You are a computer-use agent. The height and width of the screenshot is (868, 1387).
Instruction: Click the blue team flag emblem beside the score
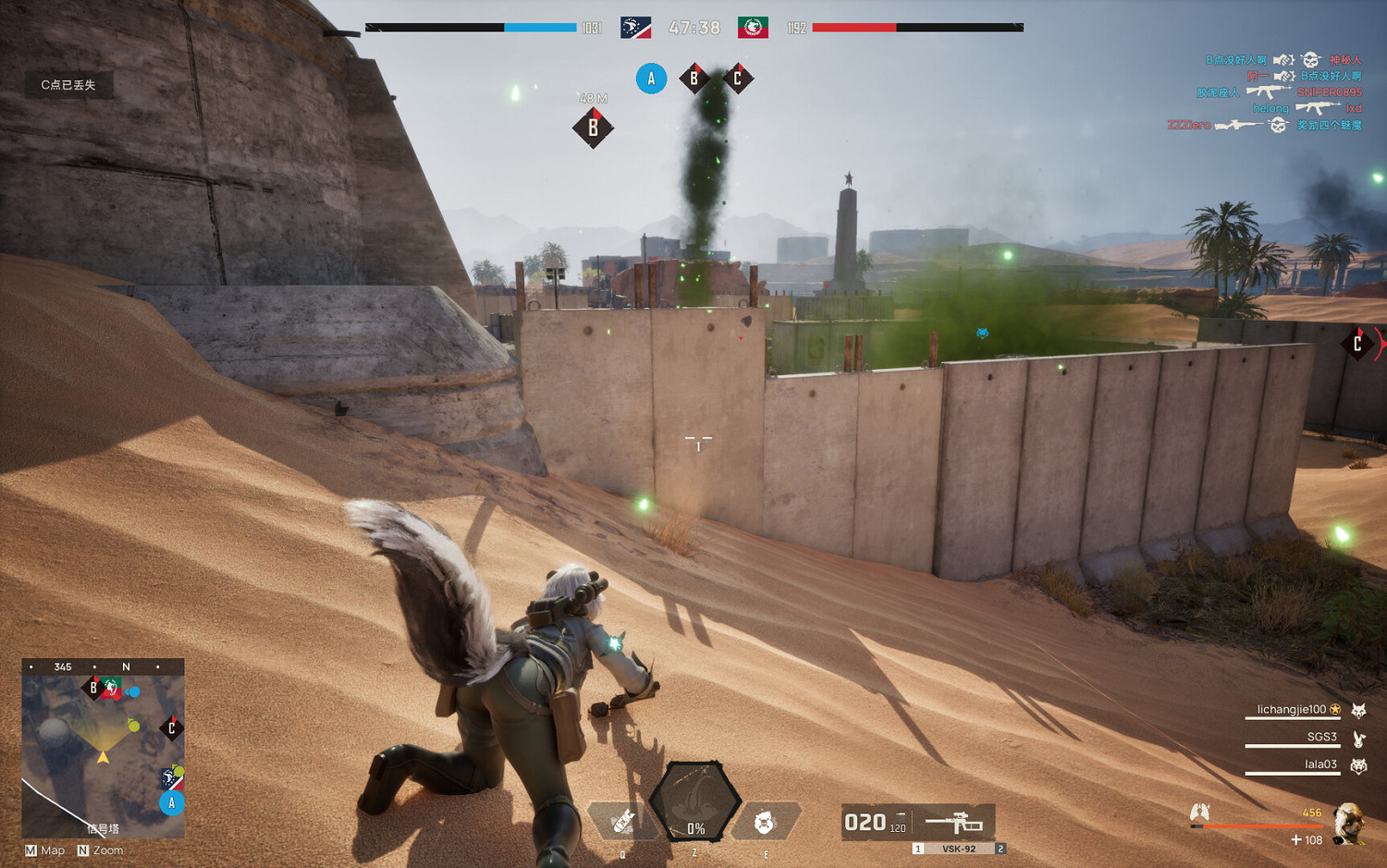634,28
